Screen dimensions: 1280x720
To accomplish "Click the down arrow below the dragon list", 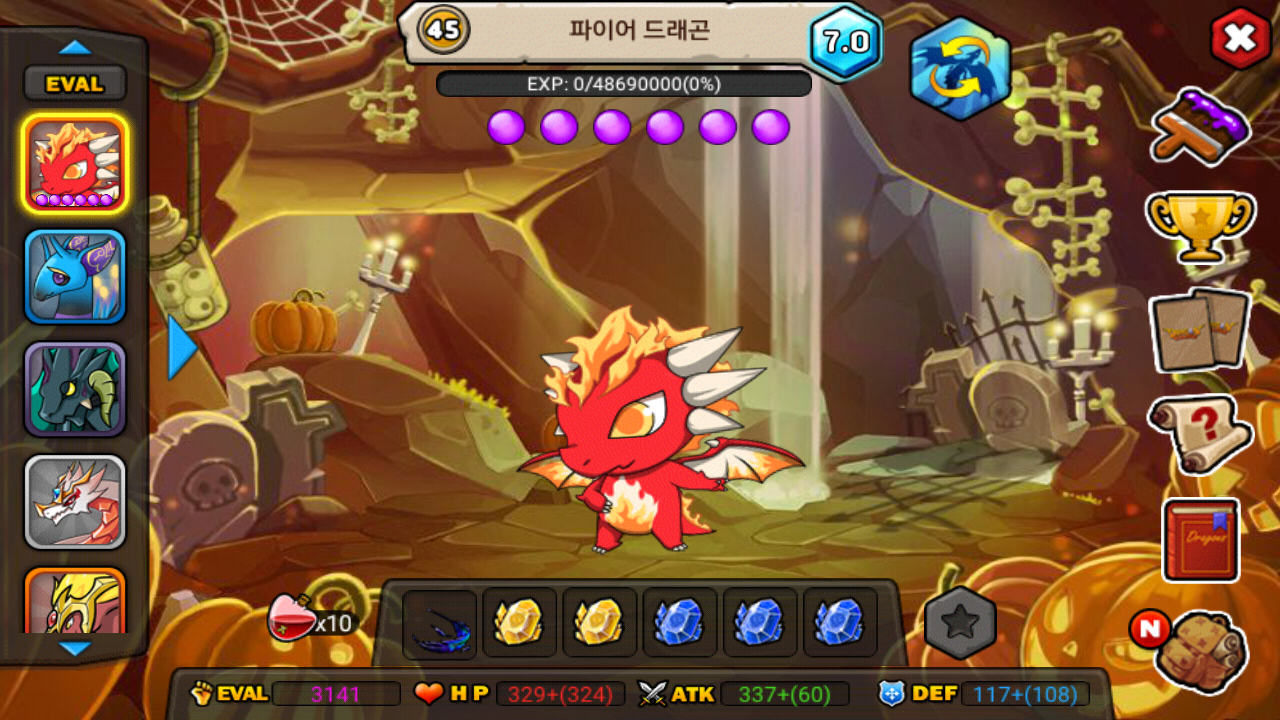I will (75, 648).
